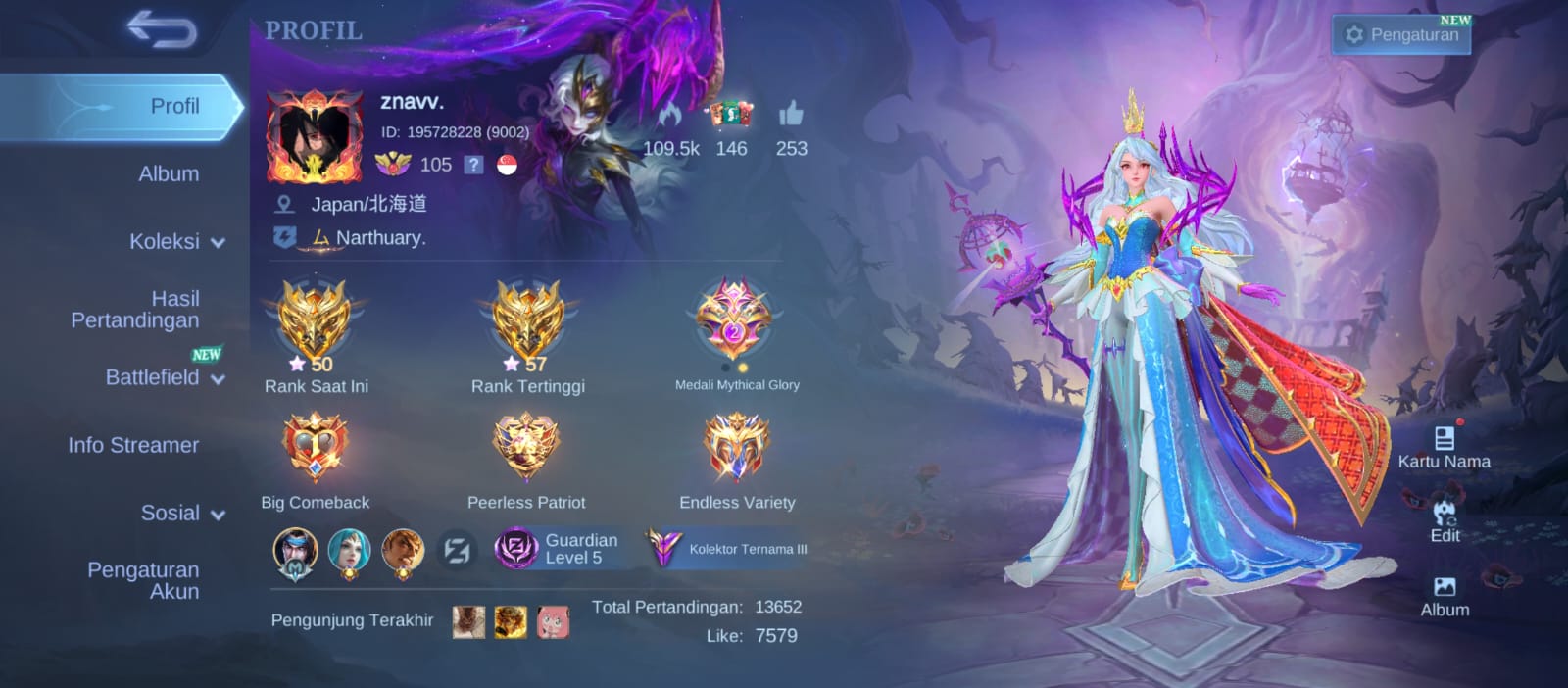Viewport: 1568px width, 688px height.
Task: Open Guardian Level 5 badge
Action: pos(557,549)
